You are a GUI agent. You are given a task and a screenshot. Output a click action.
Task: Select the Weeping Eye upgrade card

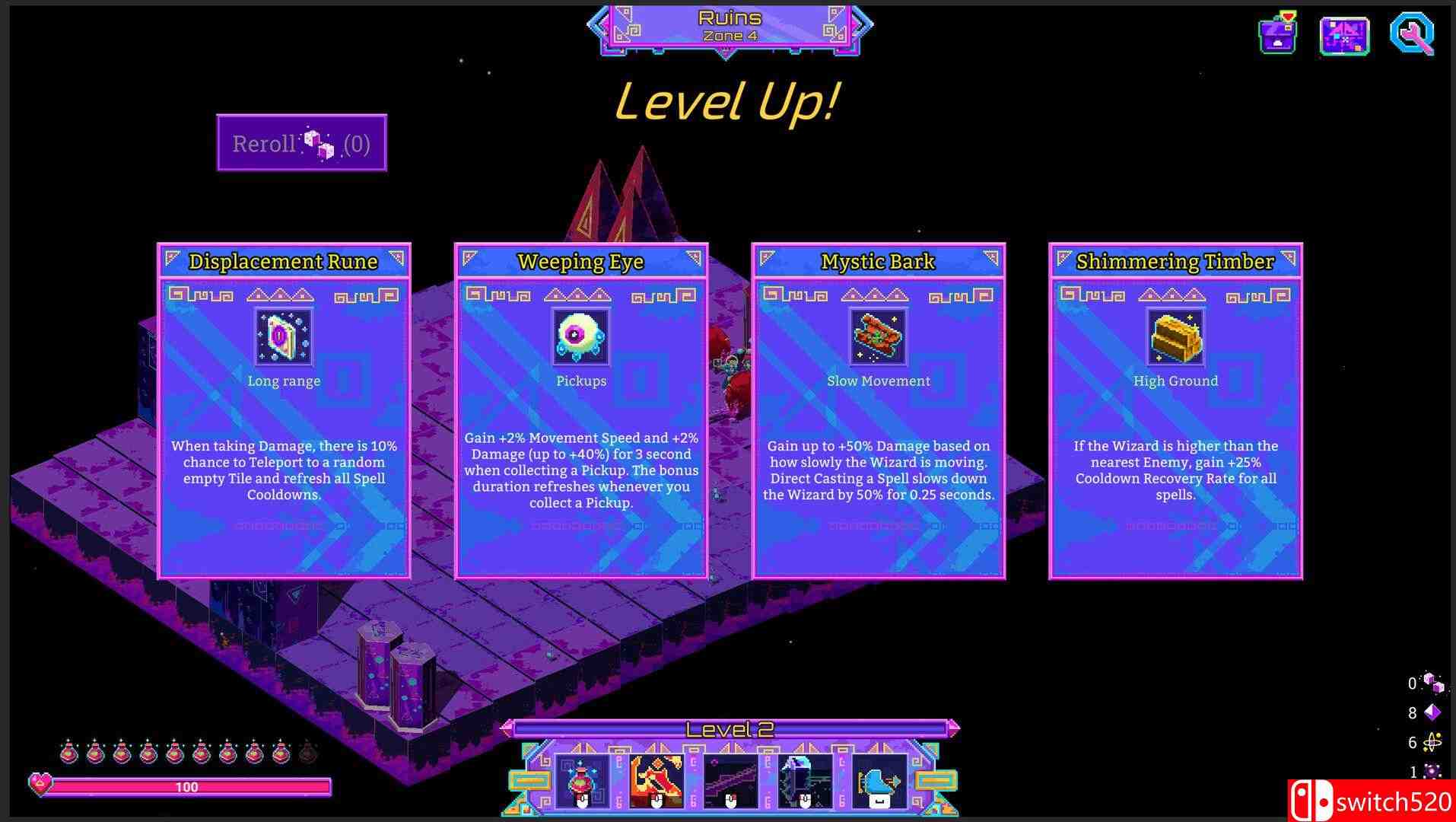click(581, 411)
